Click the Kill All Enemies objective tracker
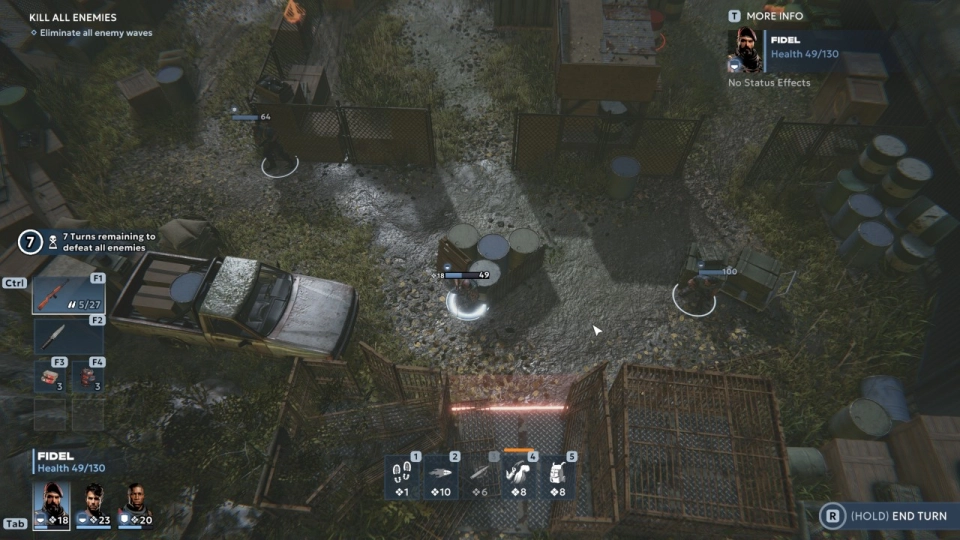960x540 pixels. 73,18
